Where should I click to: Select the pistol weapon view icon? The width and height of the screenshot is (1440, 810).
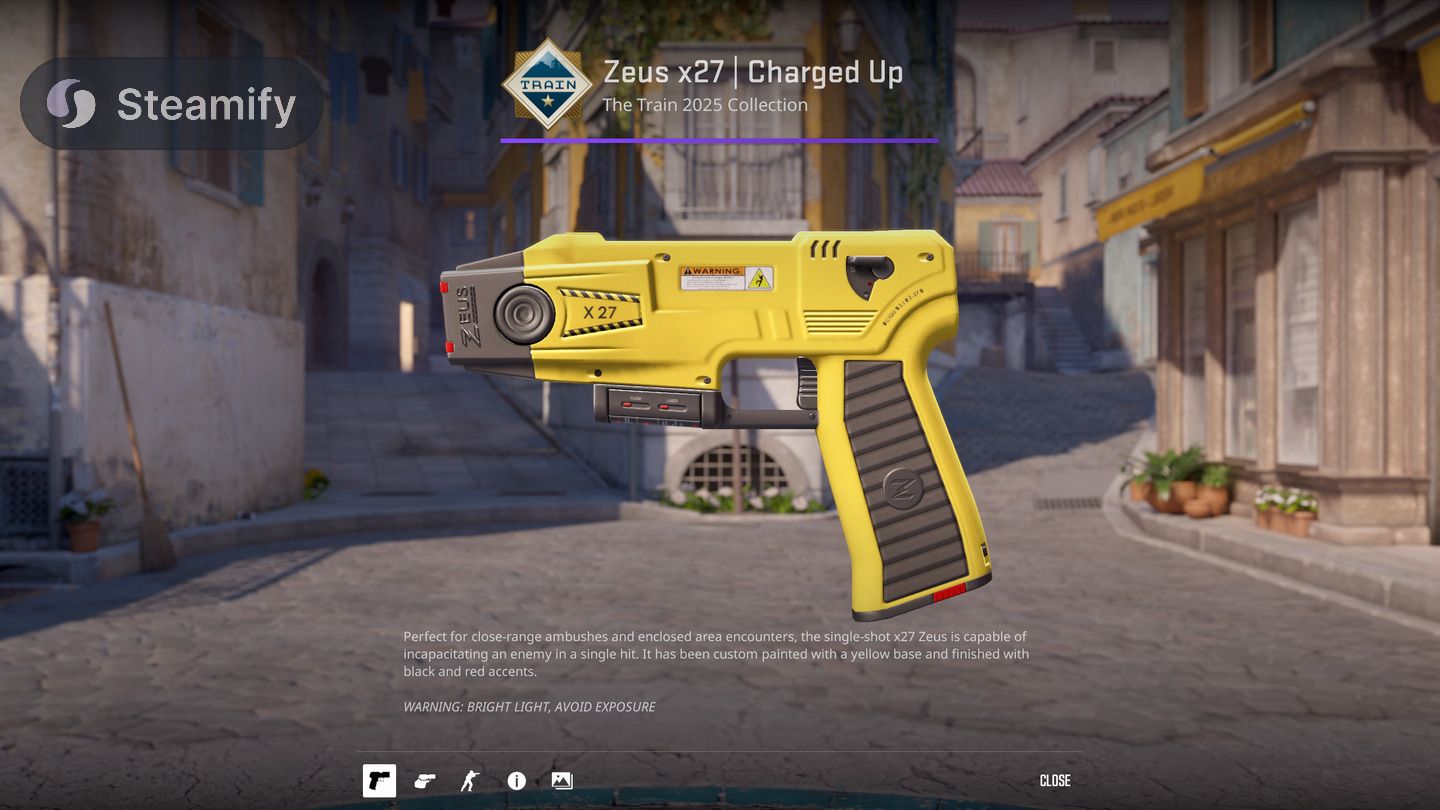pos(379,781)
